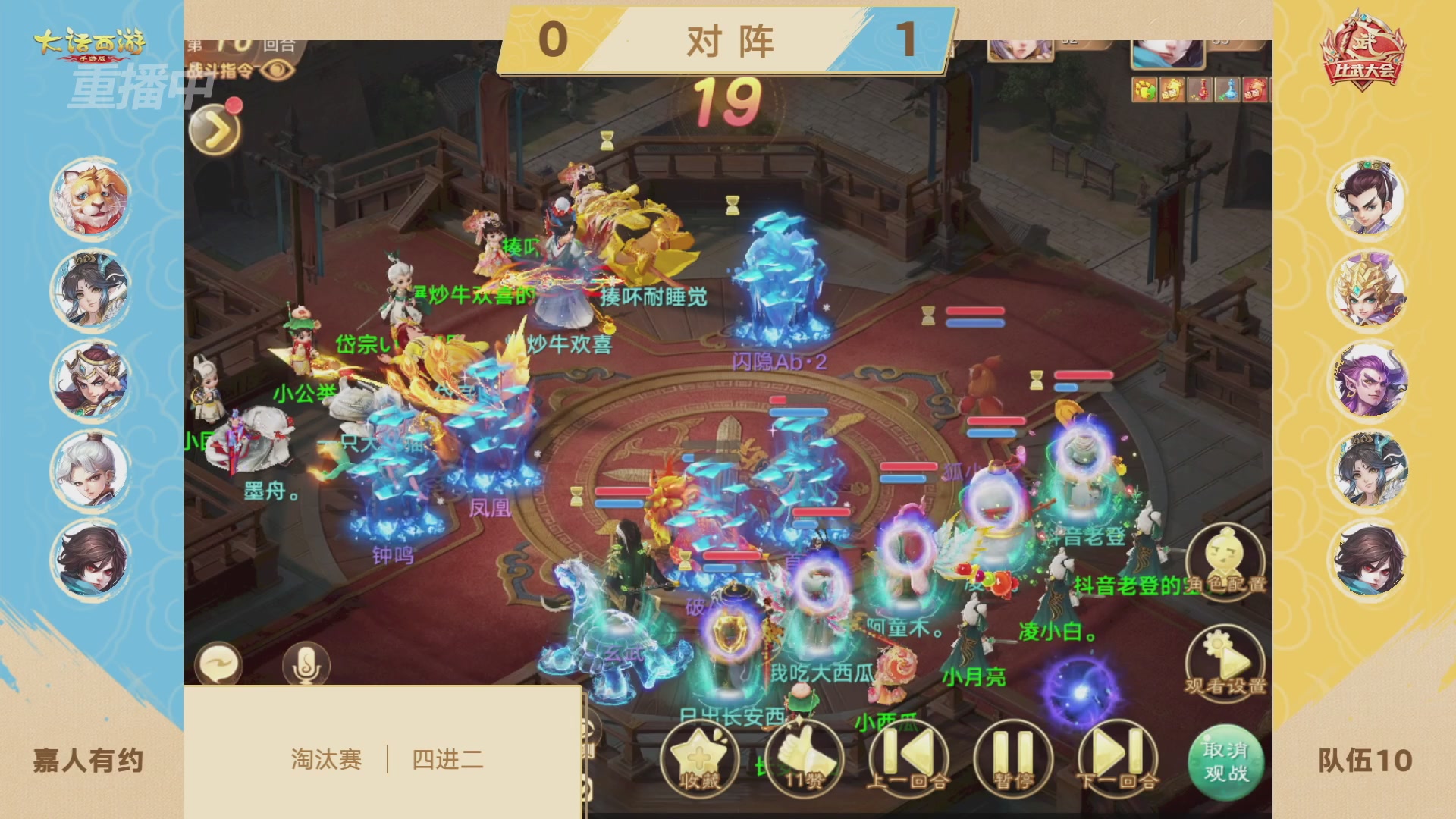Expand the right player's portrait card

[1168, 53]
